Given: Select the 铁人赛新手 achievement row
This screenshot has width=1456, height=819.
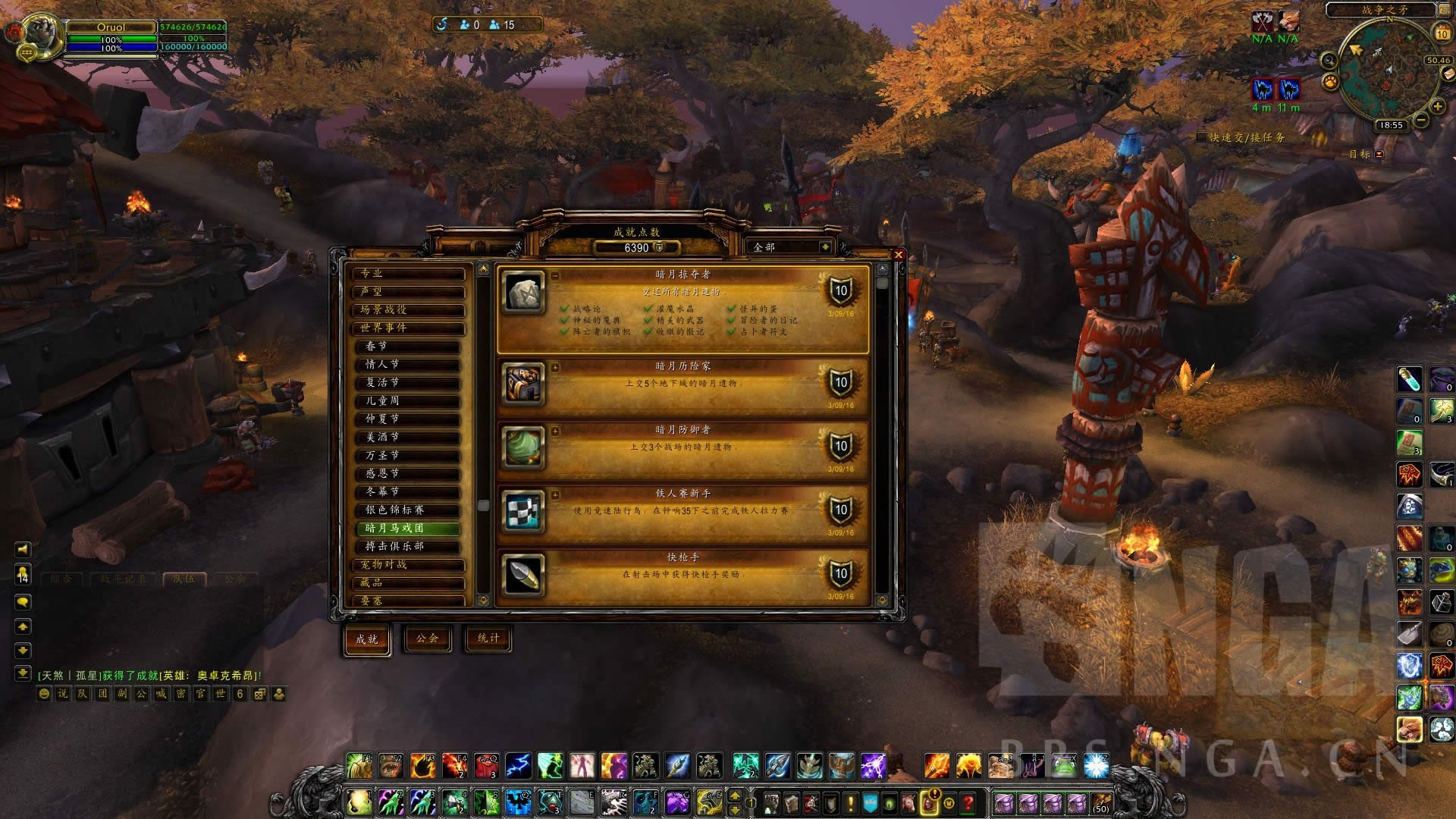Looking at the screenshot, I should click(x=682, y=510).
